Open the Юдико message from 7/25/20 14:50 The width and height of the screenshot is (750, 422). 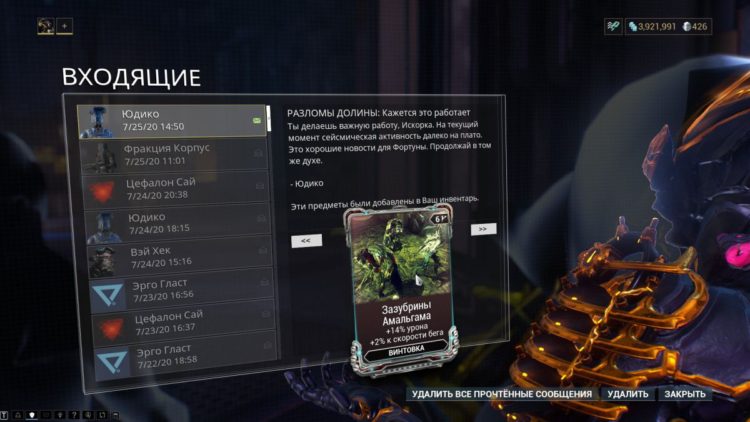click(x=172, y=120)
